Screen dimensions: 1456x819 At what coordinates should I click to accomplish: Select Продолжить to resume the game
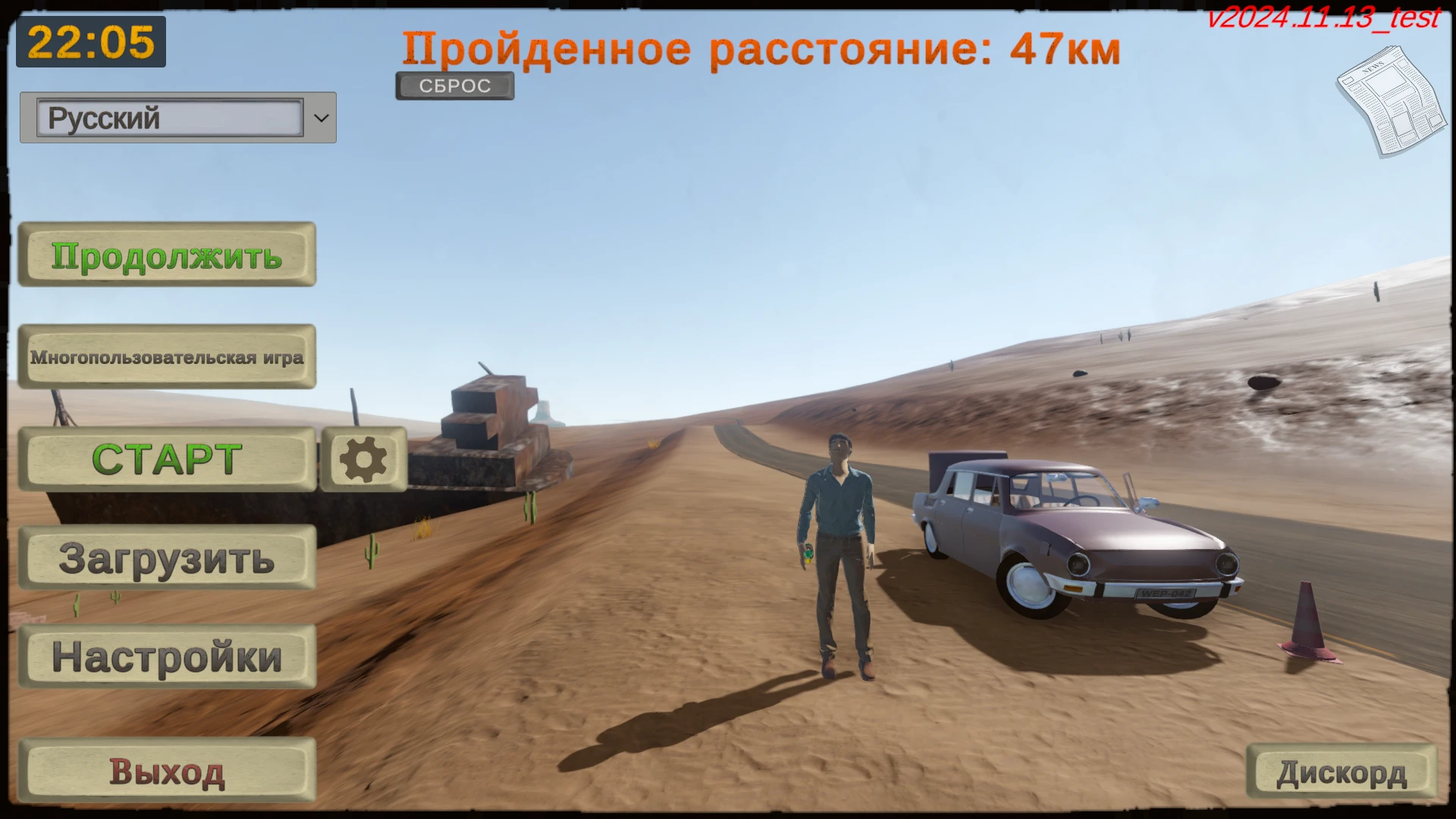(x=166, y=256)
